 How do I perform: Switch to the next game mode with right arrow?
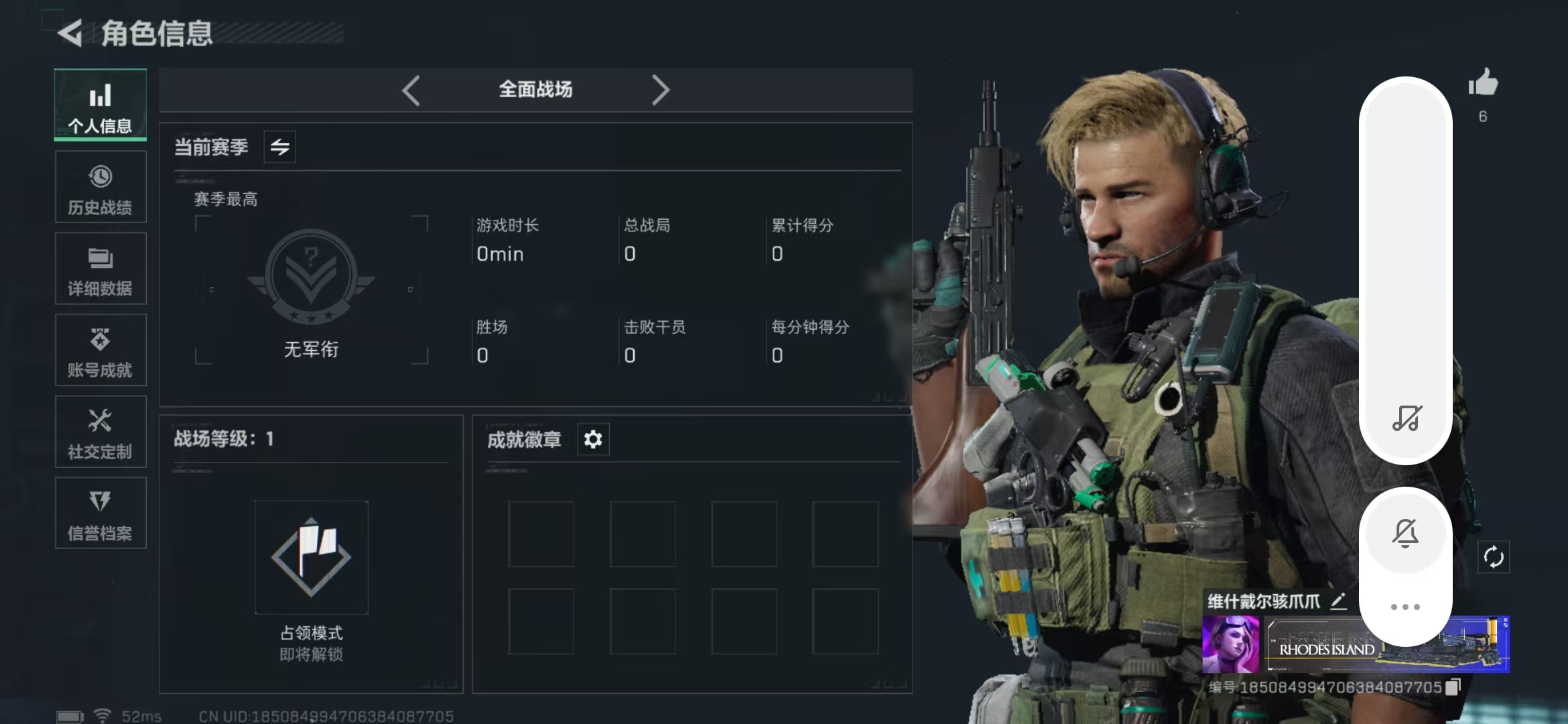point(661,90)
